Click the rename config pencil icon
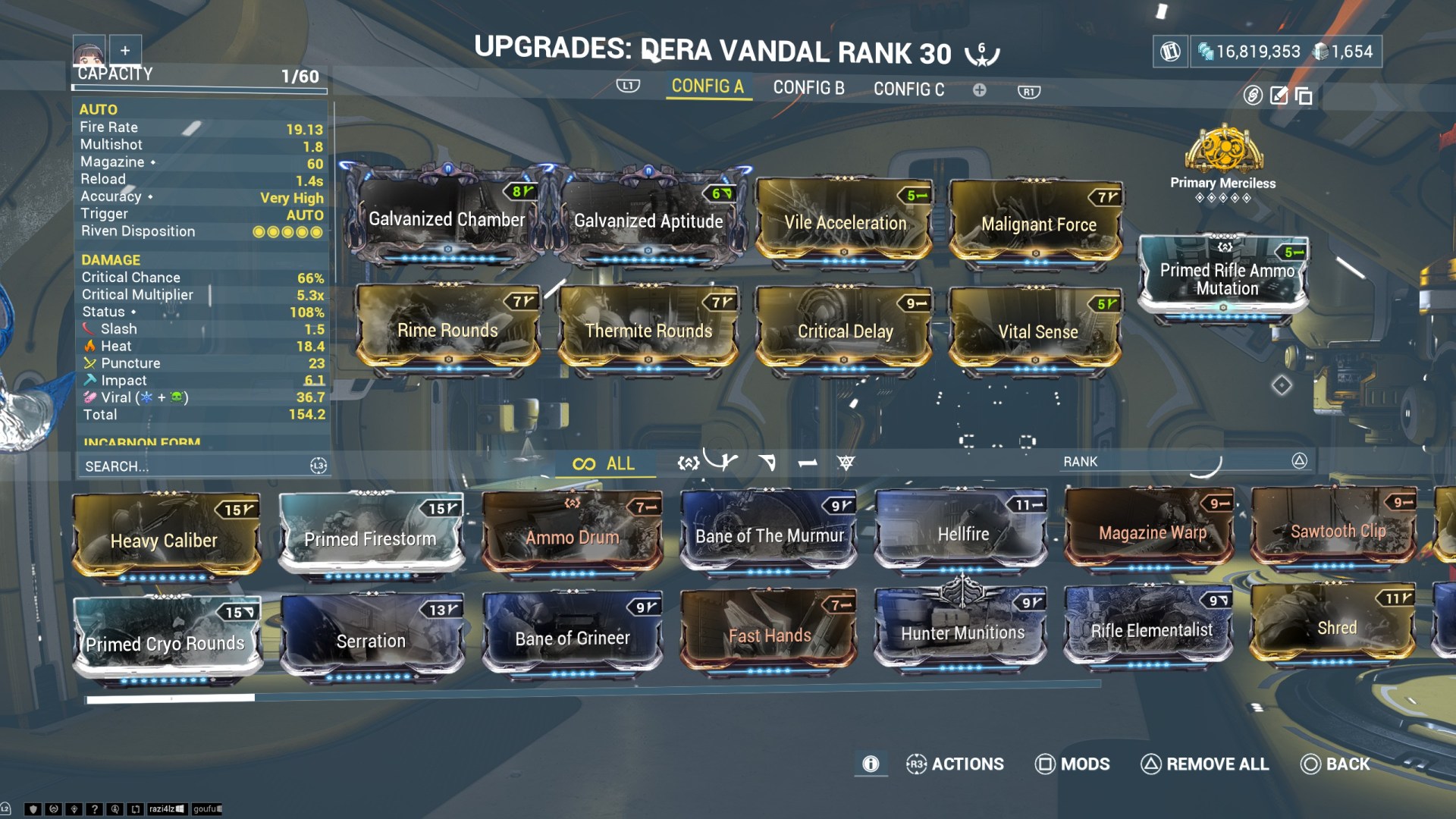Viewport: 1456px width, 819px height. (1279, 96)
